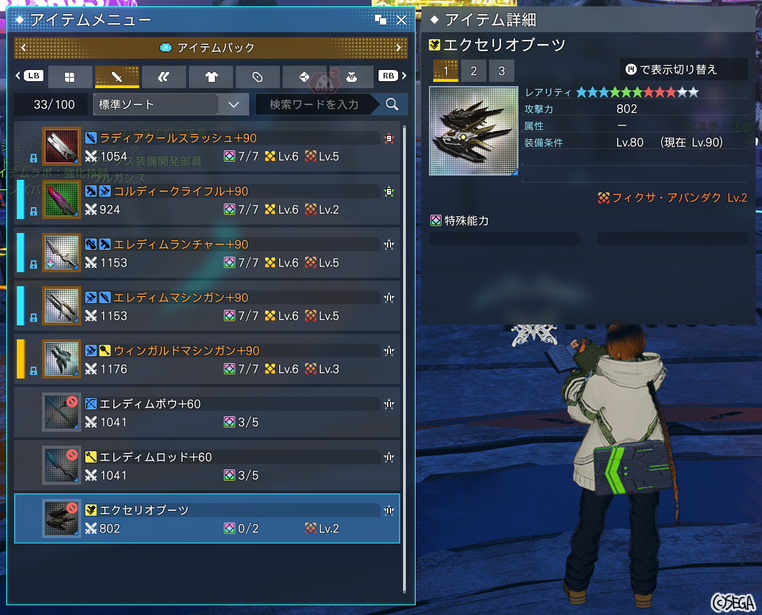Go to previous storage with left arrow
Image resolution: width=762 pixels, height=615 pixels.
[x=20, y=47]
